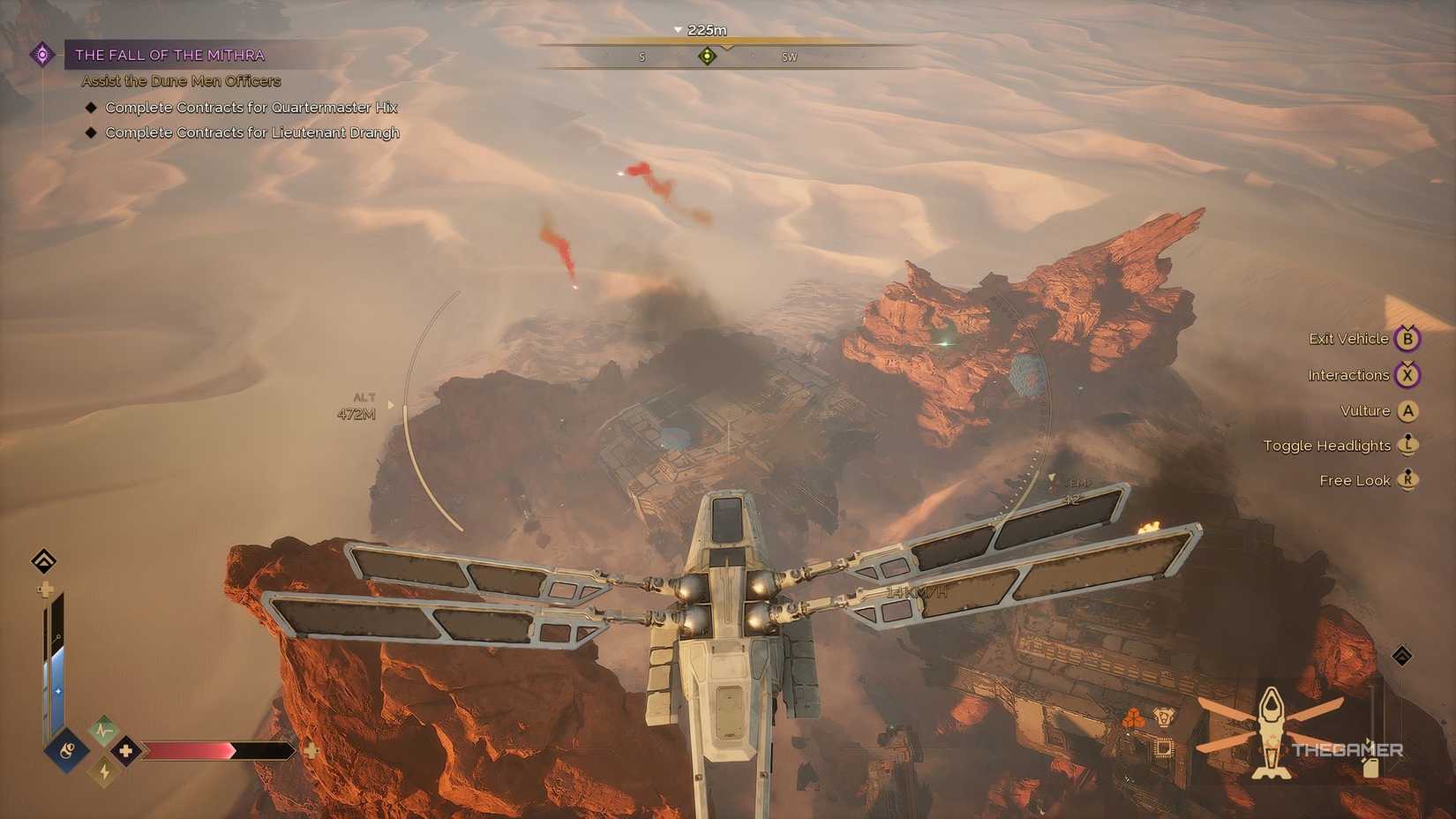
Task: Click the yellow lightning energy icon
Action: coord(103,774)
